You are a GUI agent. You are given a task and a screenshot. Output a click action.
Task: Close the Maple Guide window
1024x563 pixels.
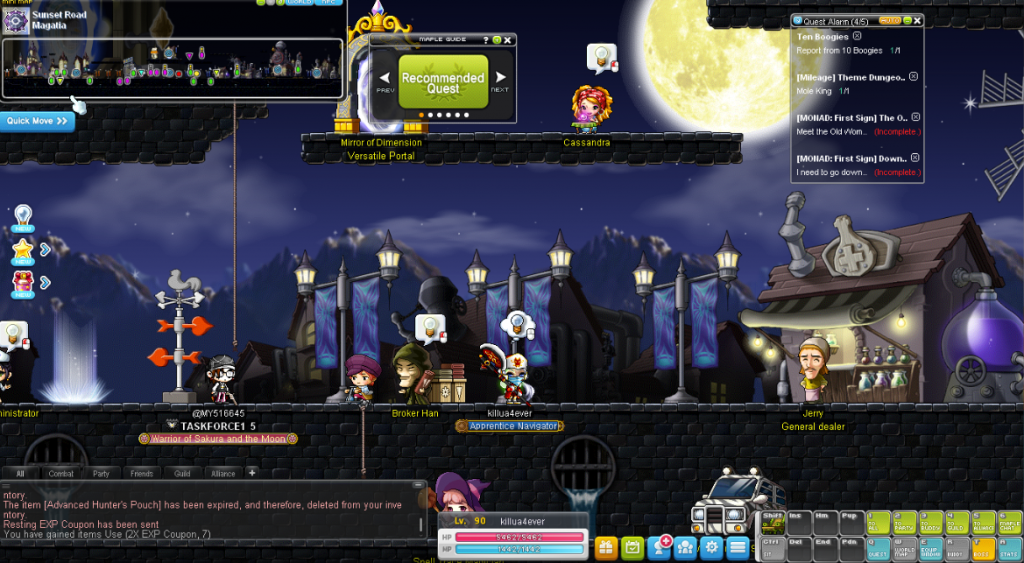[x=508, y=40]
